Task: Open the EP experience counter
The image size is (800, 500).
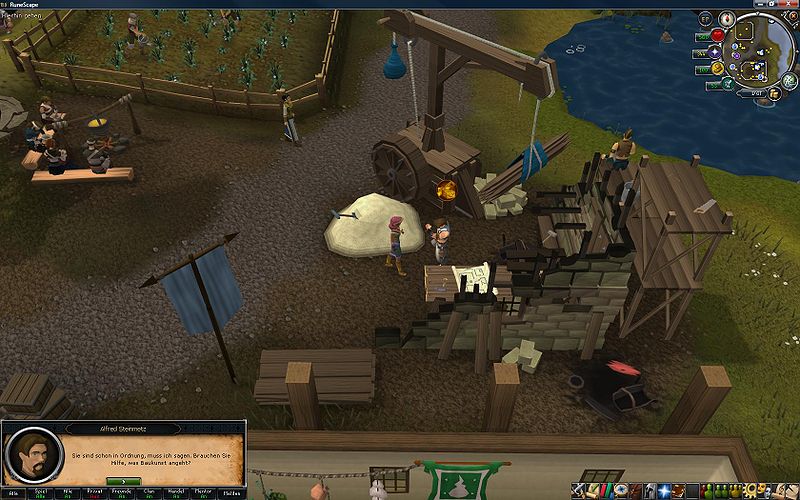Action: [x=705, y=18]
